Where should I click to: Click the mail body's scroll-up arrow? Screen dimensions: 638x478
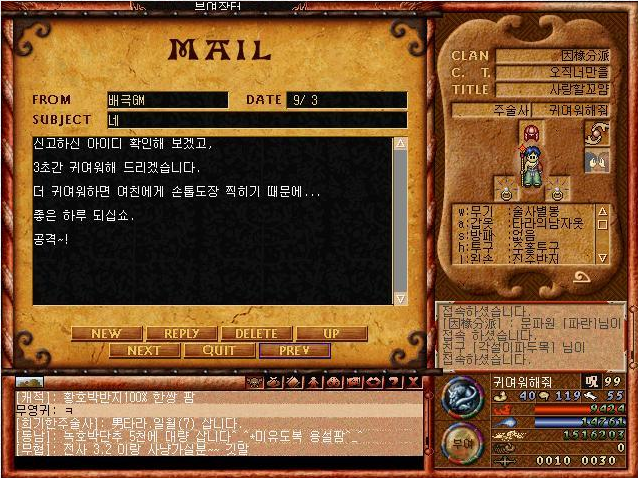pos(400,144)
